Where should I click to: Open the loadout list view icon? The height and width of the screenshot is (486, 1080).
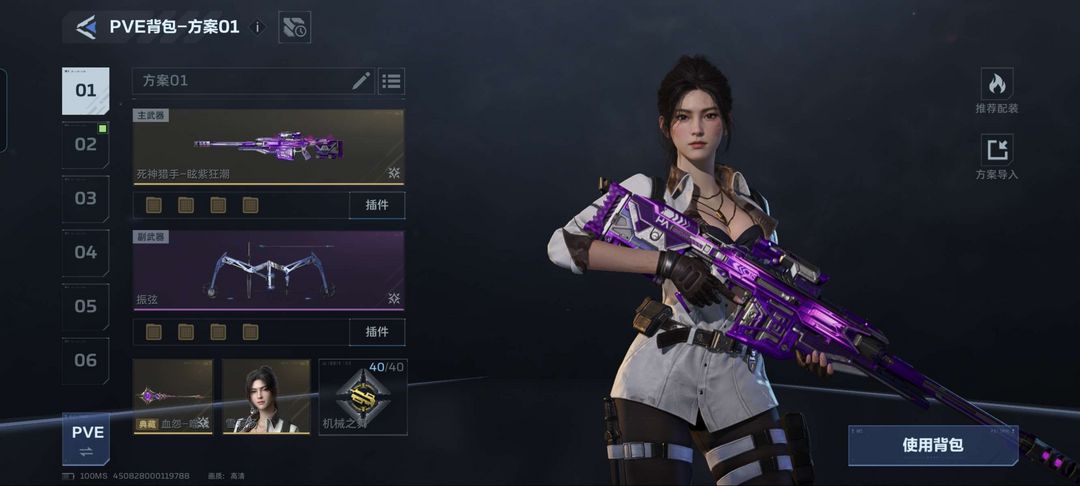(x=391, y=81)
